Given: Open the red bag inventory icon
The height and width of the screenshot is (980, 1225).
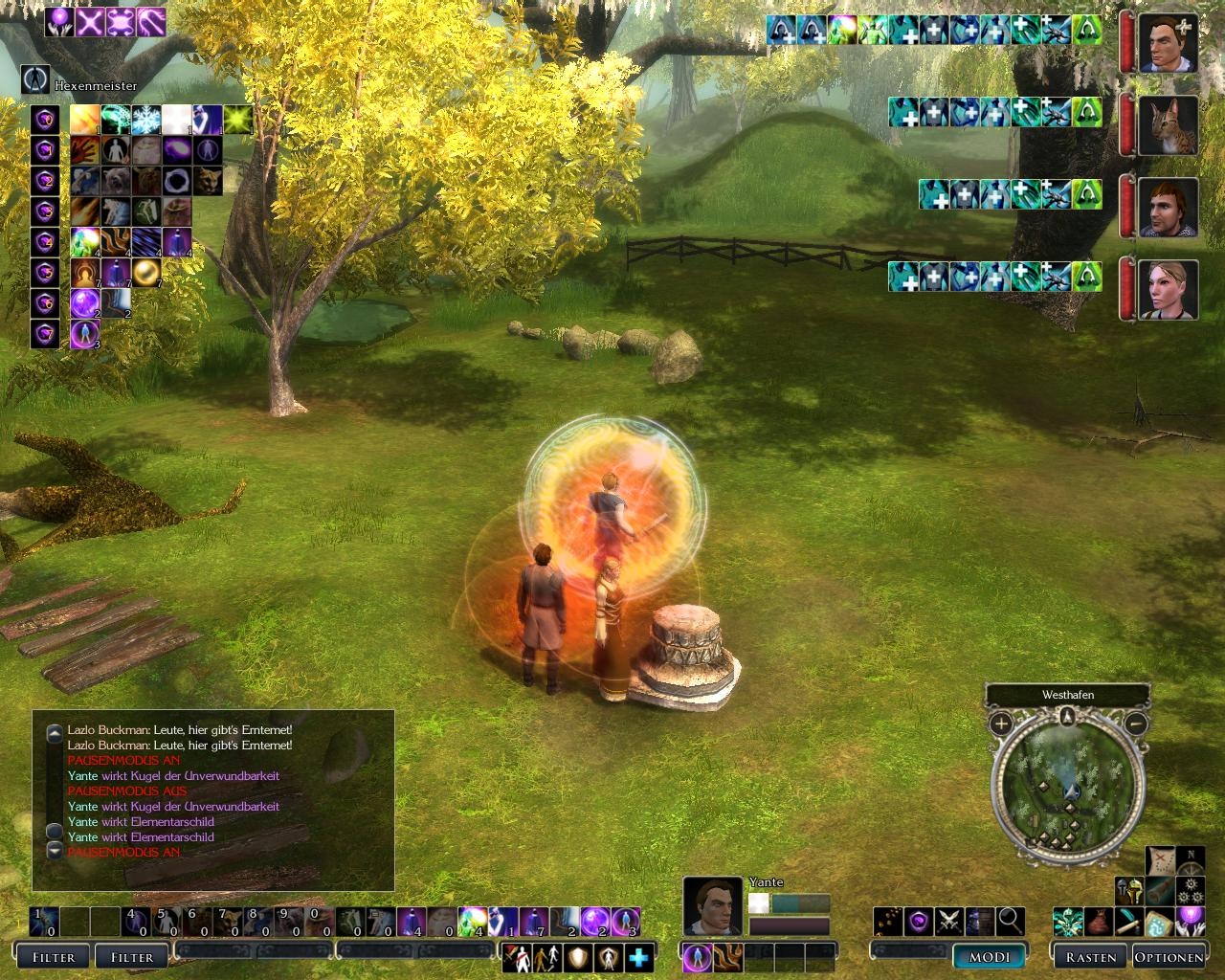Looking at the screenshot, I should click(x=1099, y=923).
